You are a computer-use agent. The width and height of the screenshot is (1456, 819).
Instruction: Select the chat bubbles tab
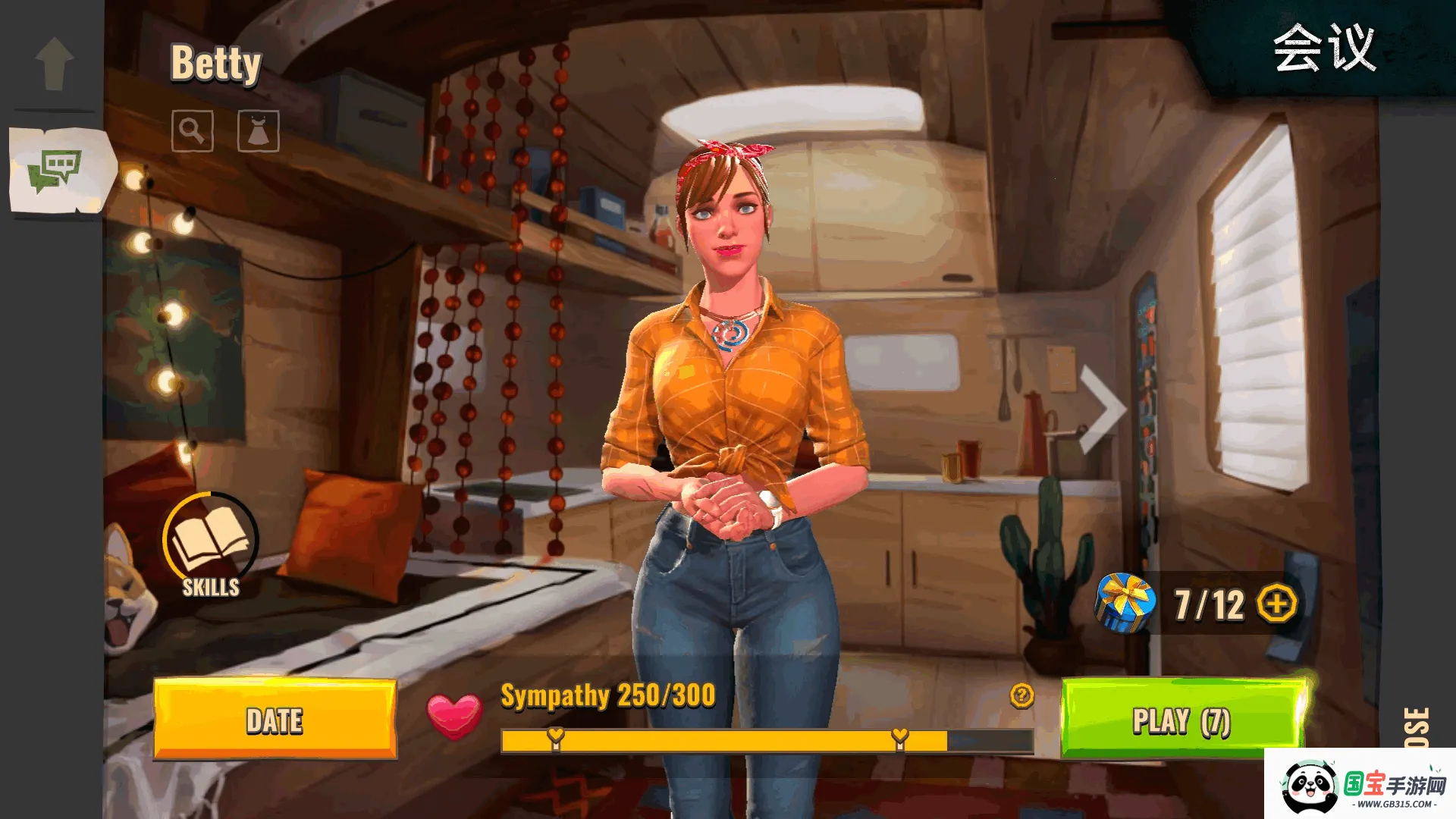55,170
